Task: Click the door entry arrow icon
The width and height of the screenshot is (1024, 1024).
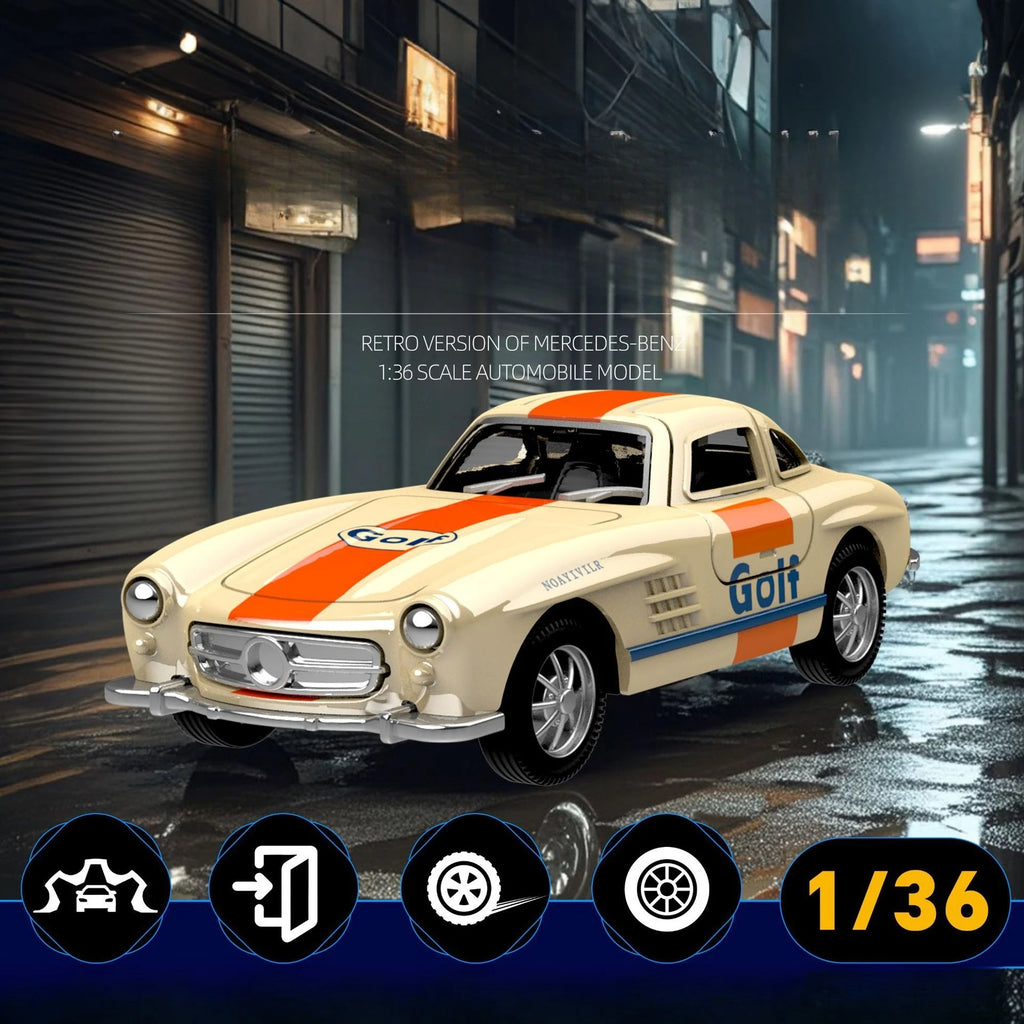Action: coord(283,891)
